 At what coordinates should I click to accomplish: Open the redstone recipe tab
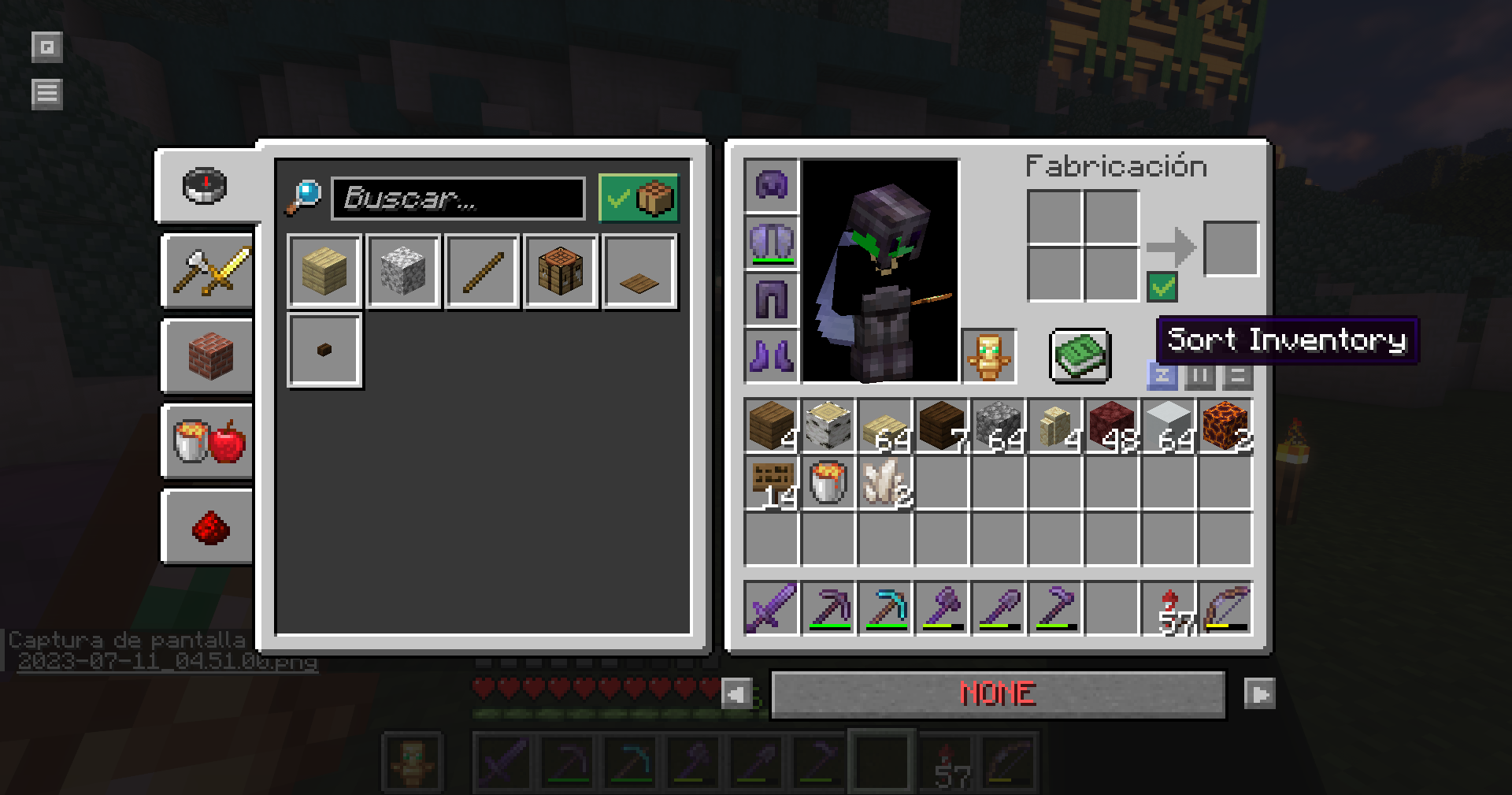pos(208,526)
